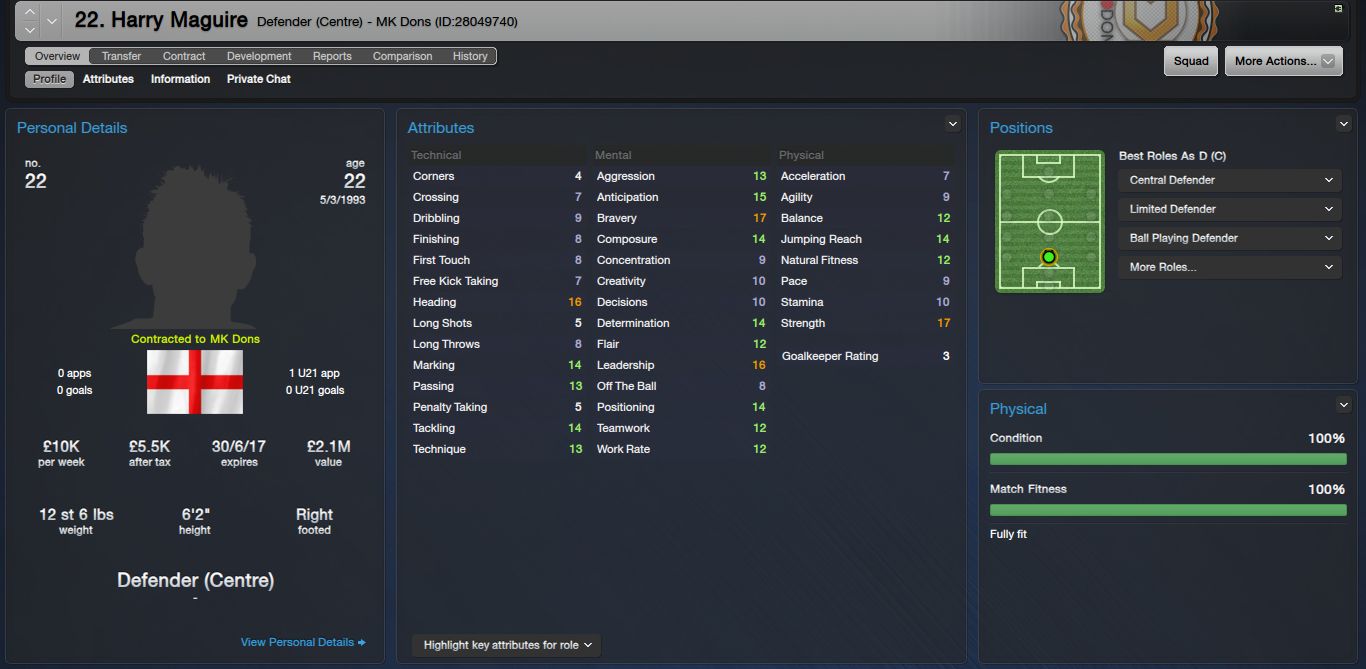Collapse the Attributes panel arrow
This screenshot has height=669, width=1366.
coord(952,124)
